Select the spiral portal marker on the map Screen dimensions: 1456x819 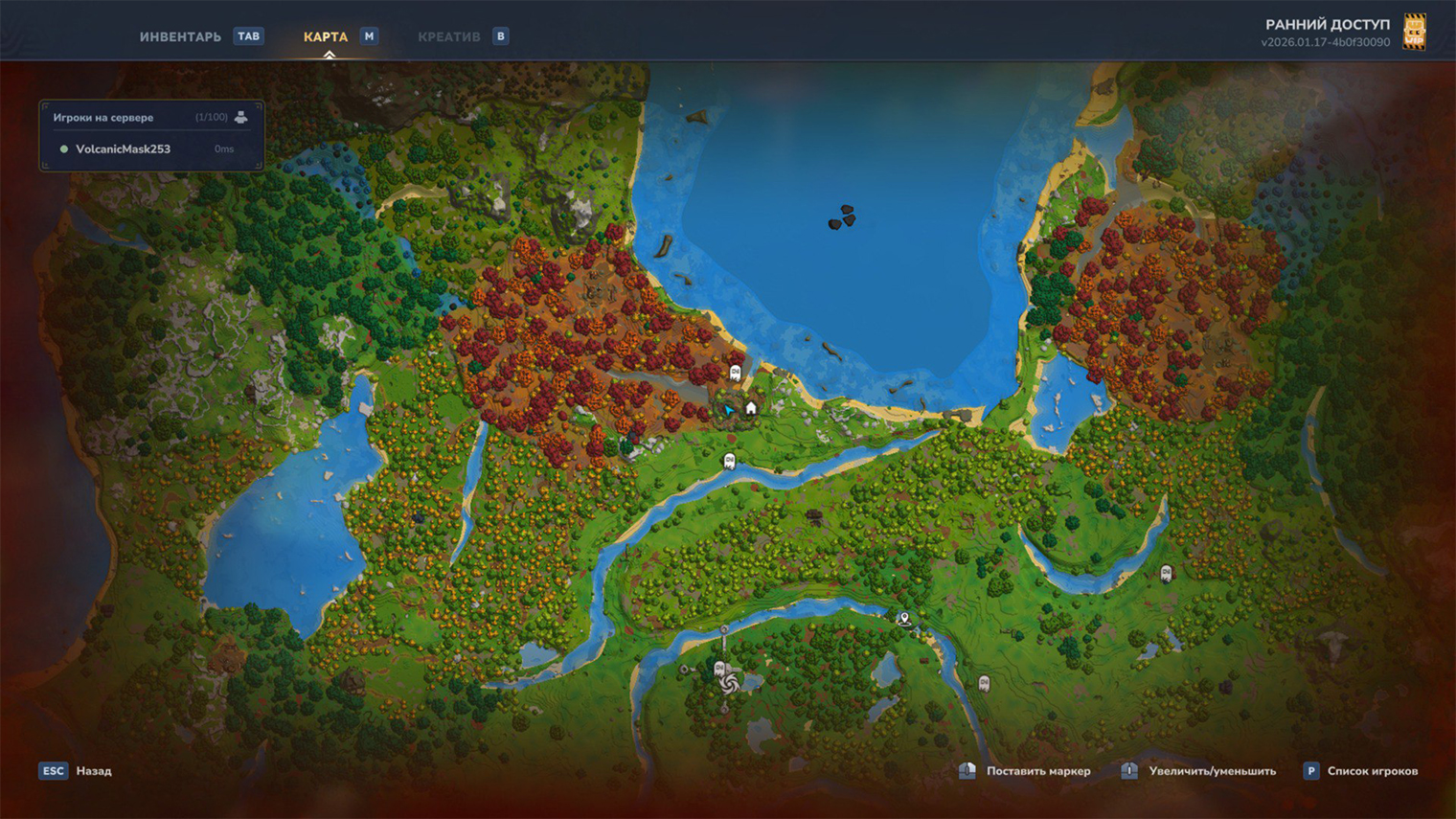coord(729,682)
